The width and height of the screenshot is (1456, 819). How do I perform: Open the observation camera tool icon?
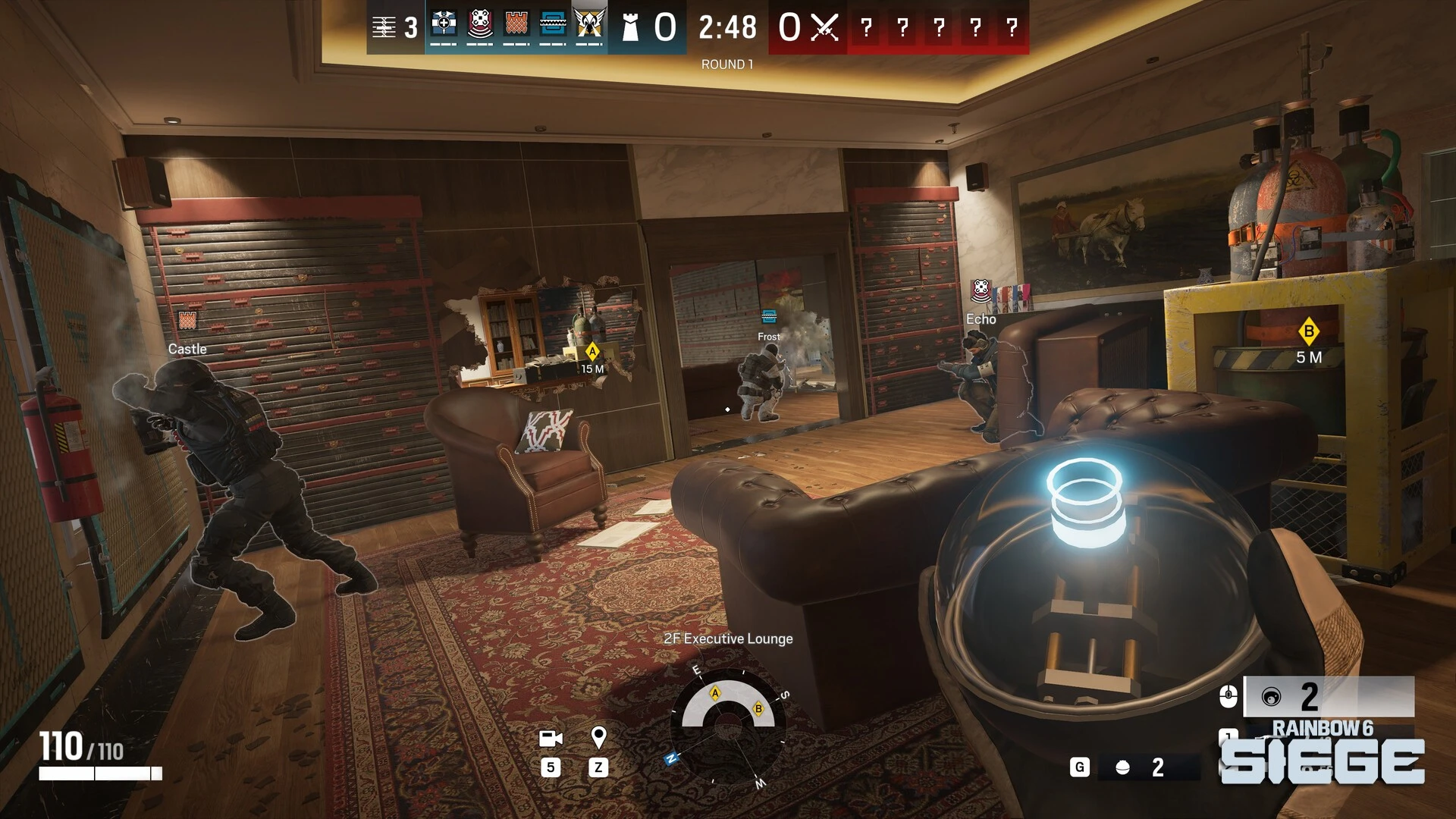551,738
